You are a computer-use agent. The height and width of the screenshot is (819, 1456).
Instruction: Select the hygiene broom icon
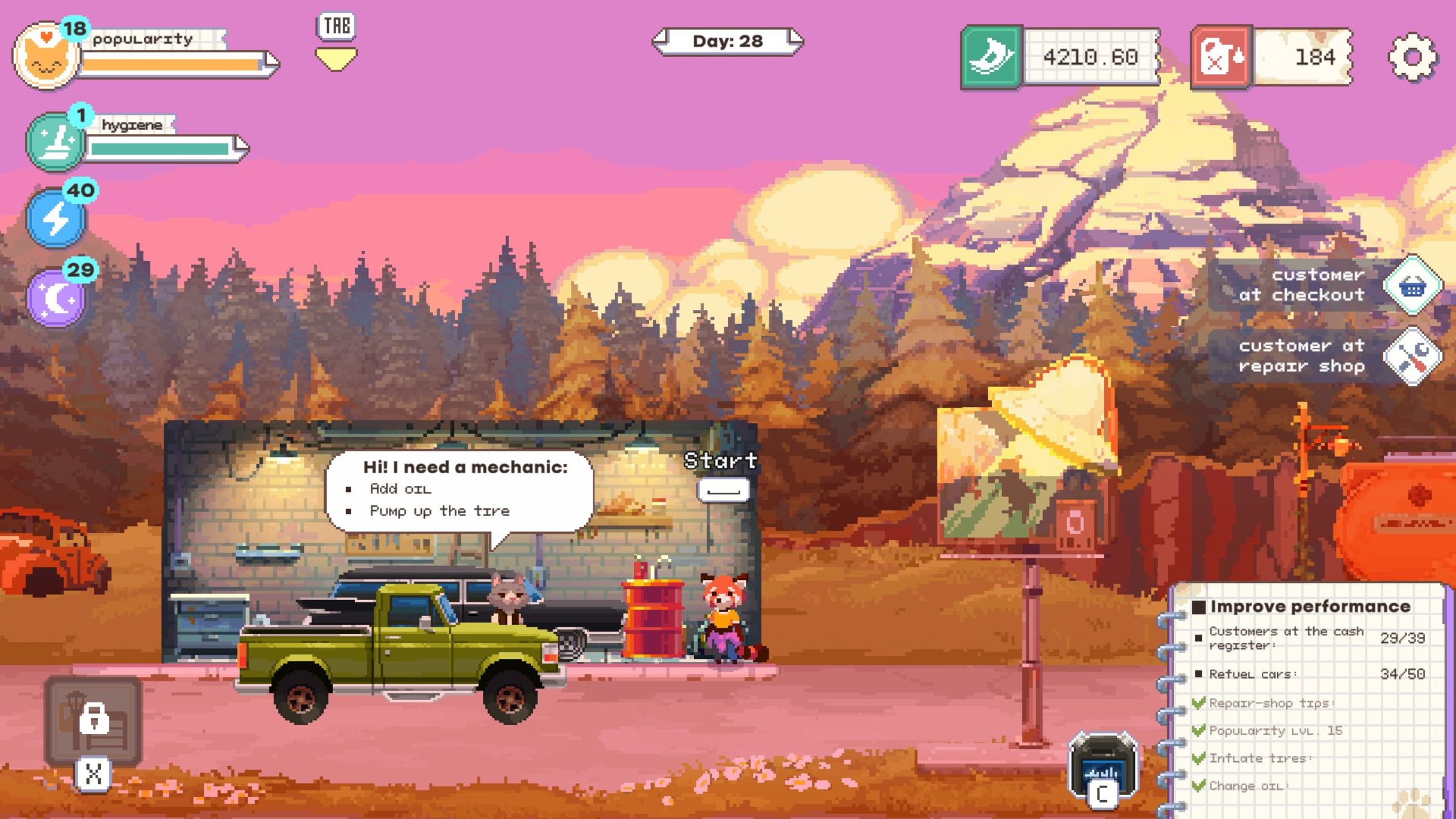click(56, 141)
